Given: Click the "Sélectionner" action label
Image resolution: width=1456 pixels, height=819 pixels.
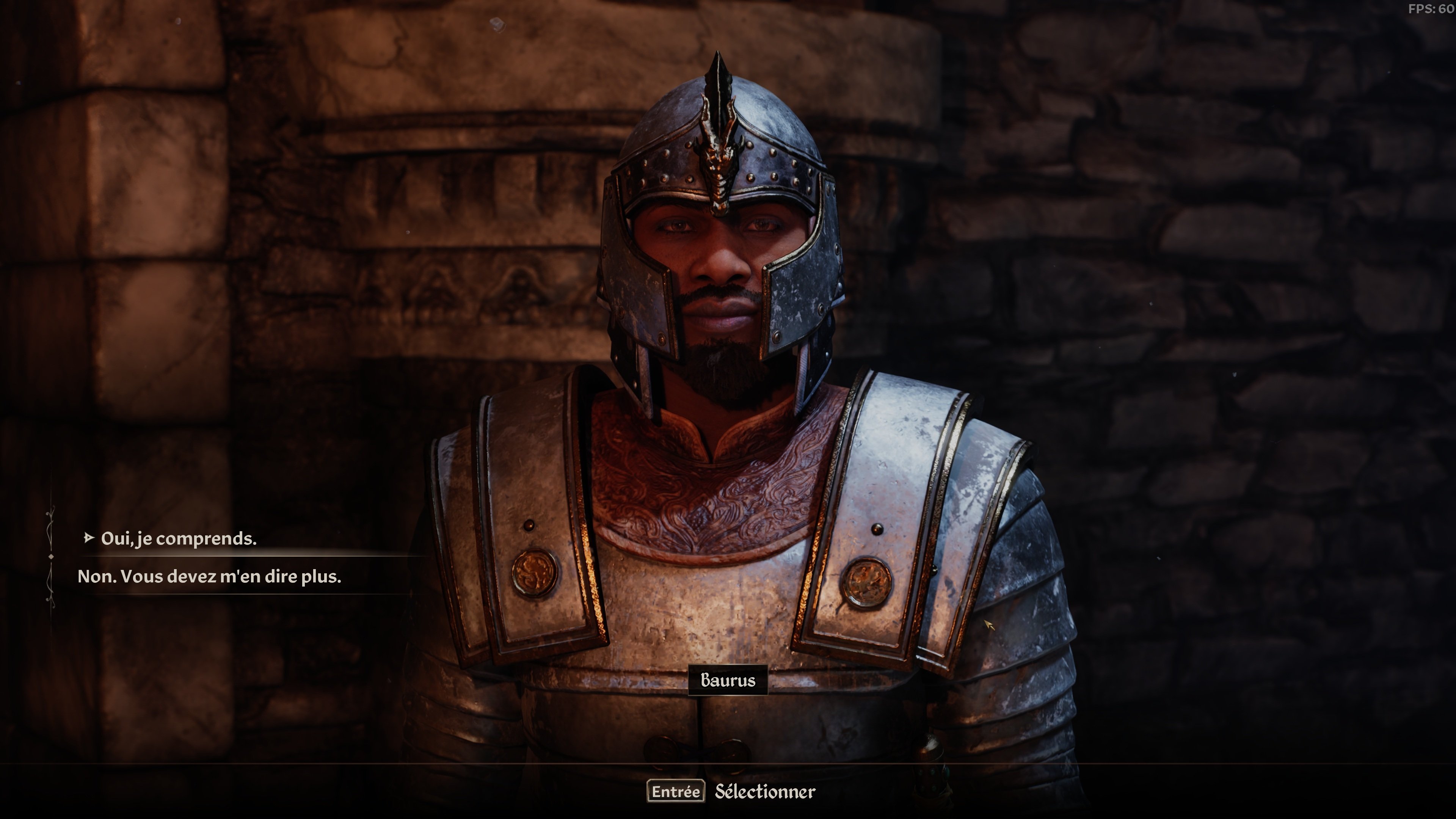Looking at the screenshot, I should [765, 792].
